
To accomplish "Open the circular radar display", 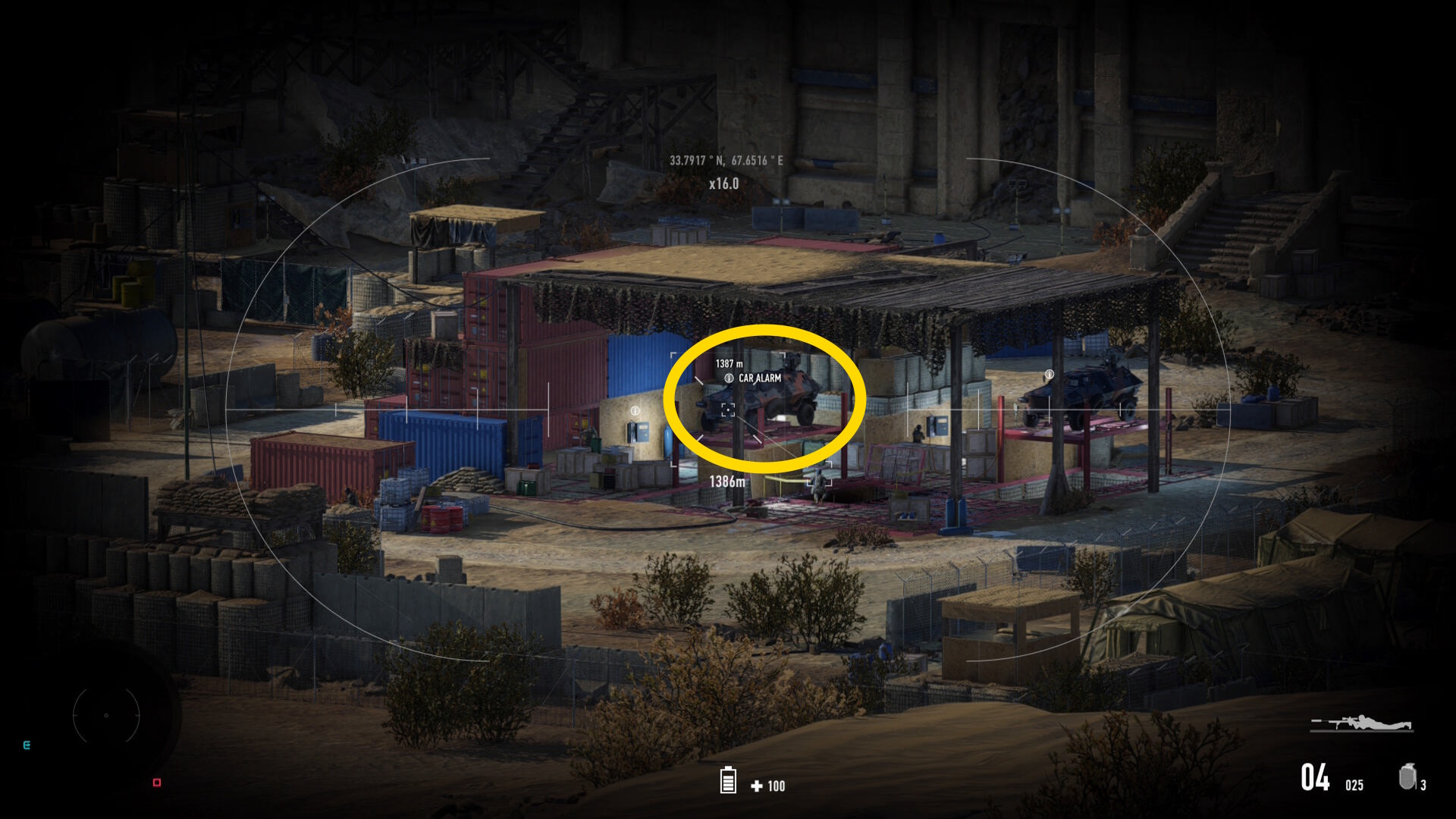I will (x=106, y=715).
